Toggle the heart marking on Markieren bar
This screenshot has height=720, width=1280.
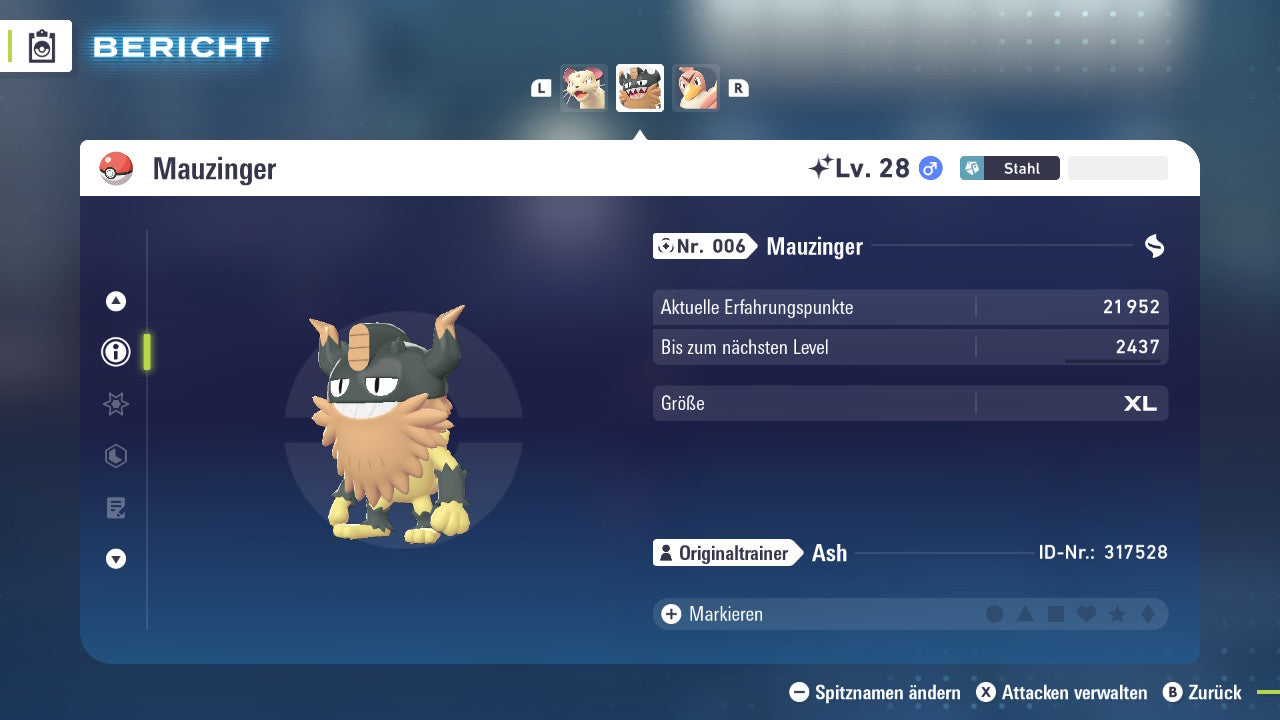[1084, 614]
